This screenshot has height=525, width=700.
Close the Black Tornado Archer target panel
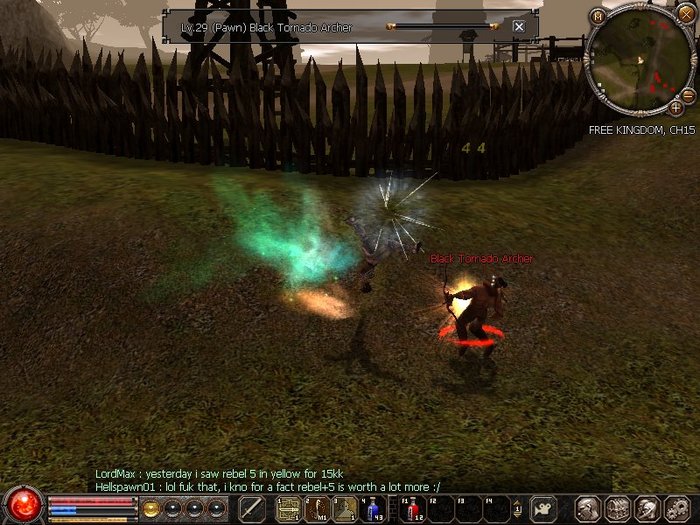click(x=518, y=26)
